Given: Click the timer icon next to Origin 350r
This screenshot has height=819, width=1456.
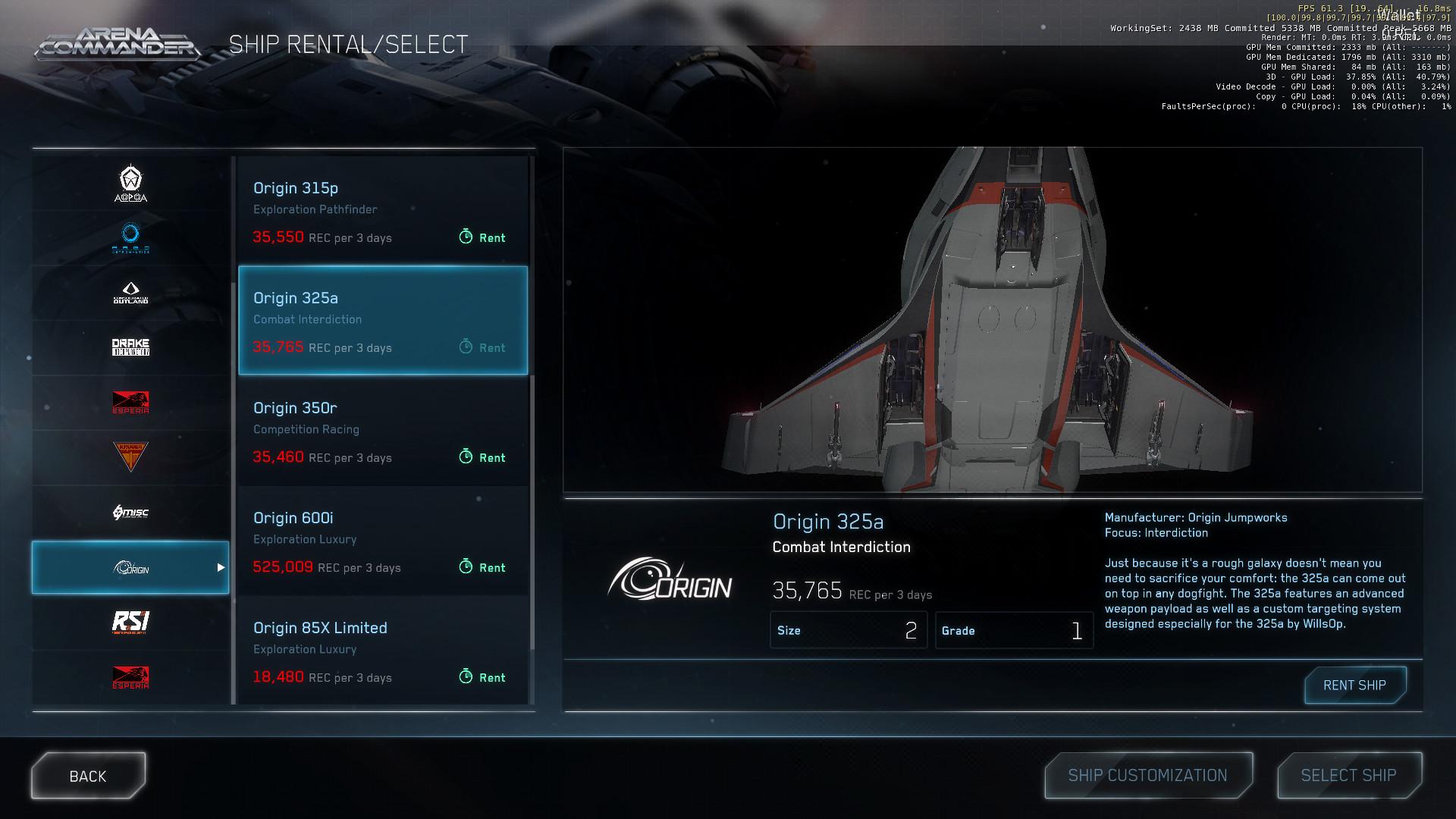Looking at the screenshot, I should tap(465, 457).
